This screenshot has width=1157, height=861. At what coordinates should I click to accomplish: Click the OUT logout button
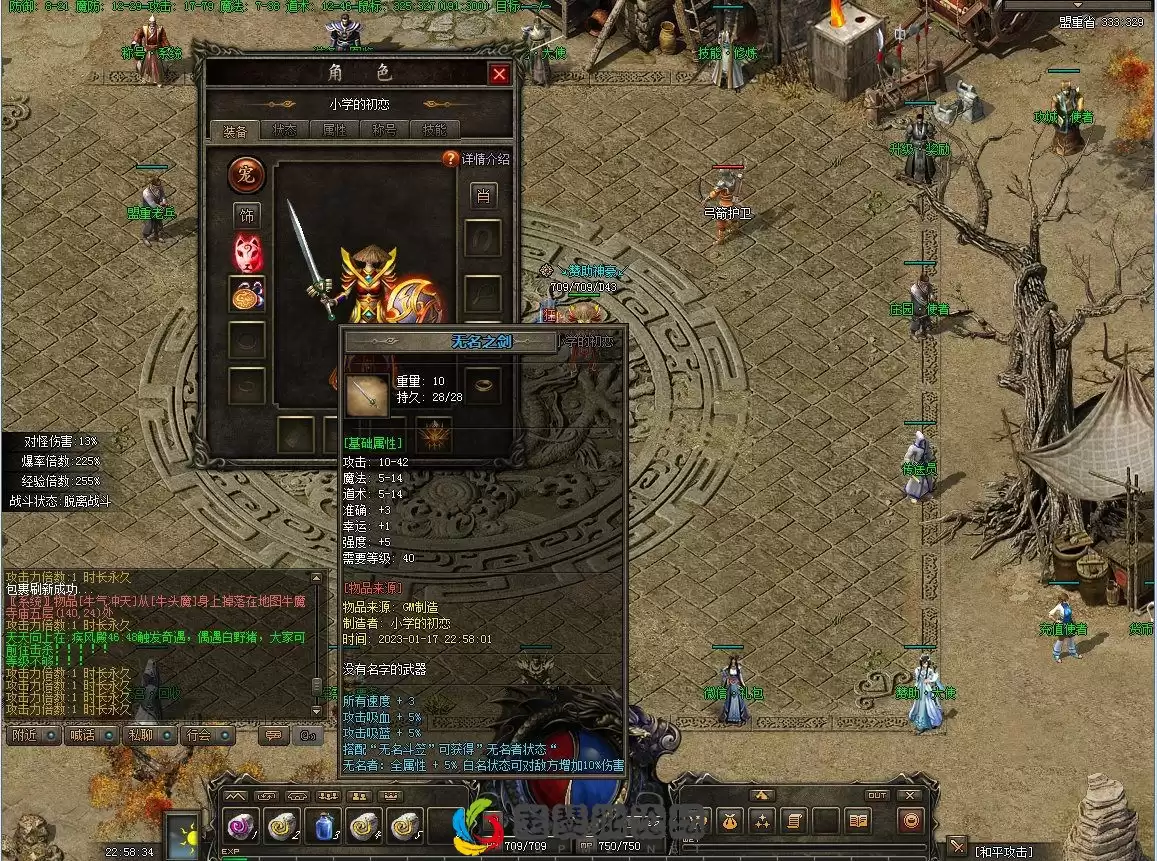pos(877,796)
